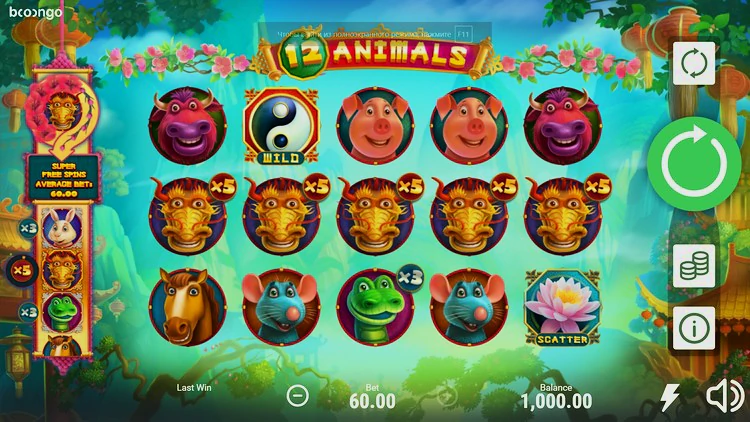This screenshot has height=422, width=750.
Task: Spin the reels with the green button
Action: click(x=693, y=163)
